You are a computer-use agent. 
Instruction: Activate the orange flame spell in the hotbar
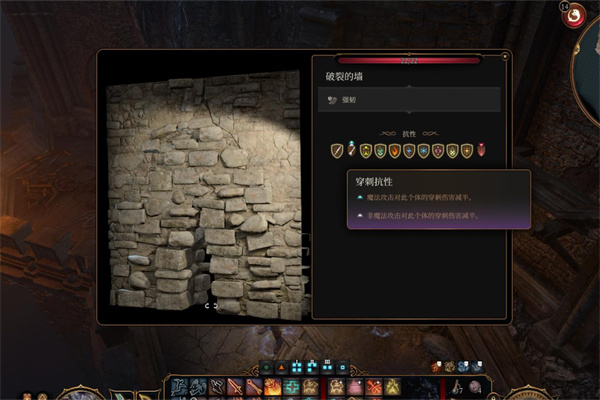coord(273,387)
